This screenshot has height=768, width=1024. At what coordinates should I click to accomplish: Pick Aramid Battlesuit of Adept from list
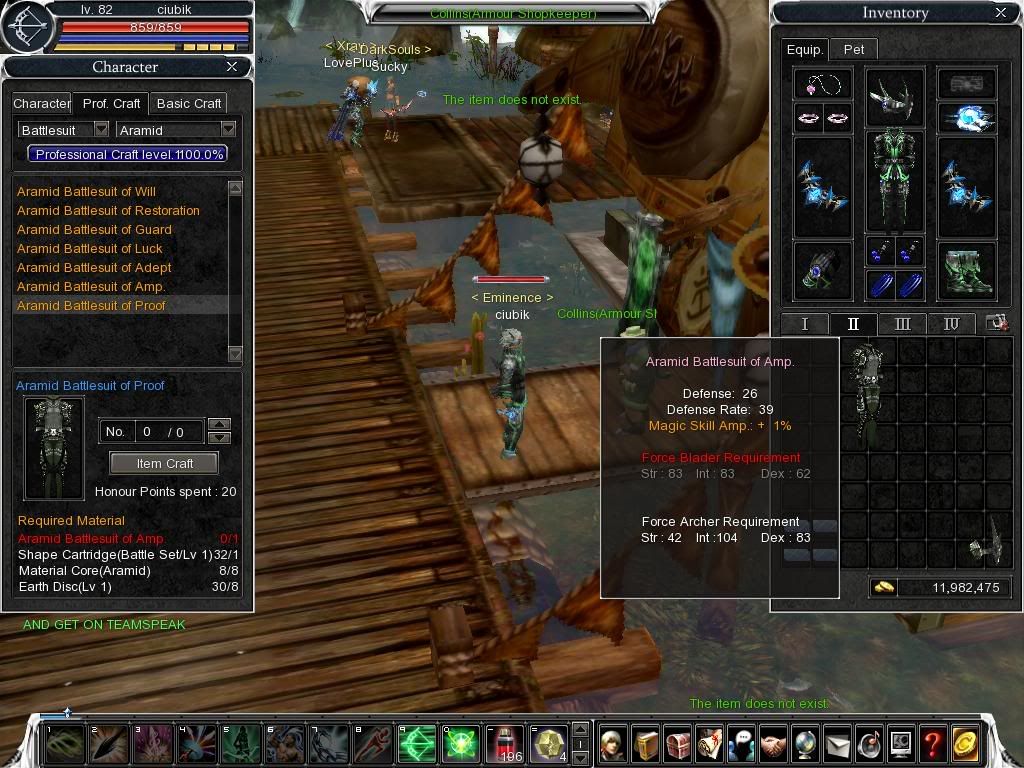pyautogui.click(x=94, y=267)
